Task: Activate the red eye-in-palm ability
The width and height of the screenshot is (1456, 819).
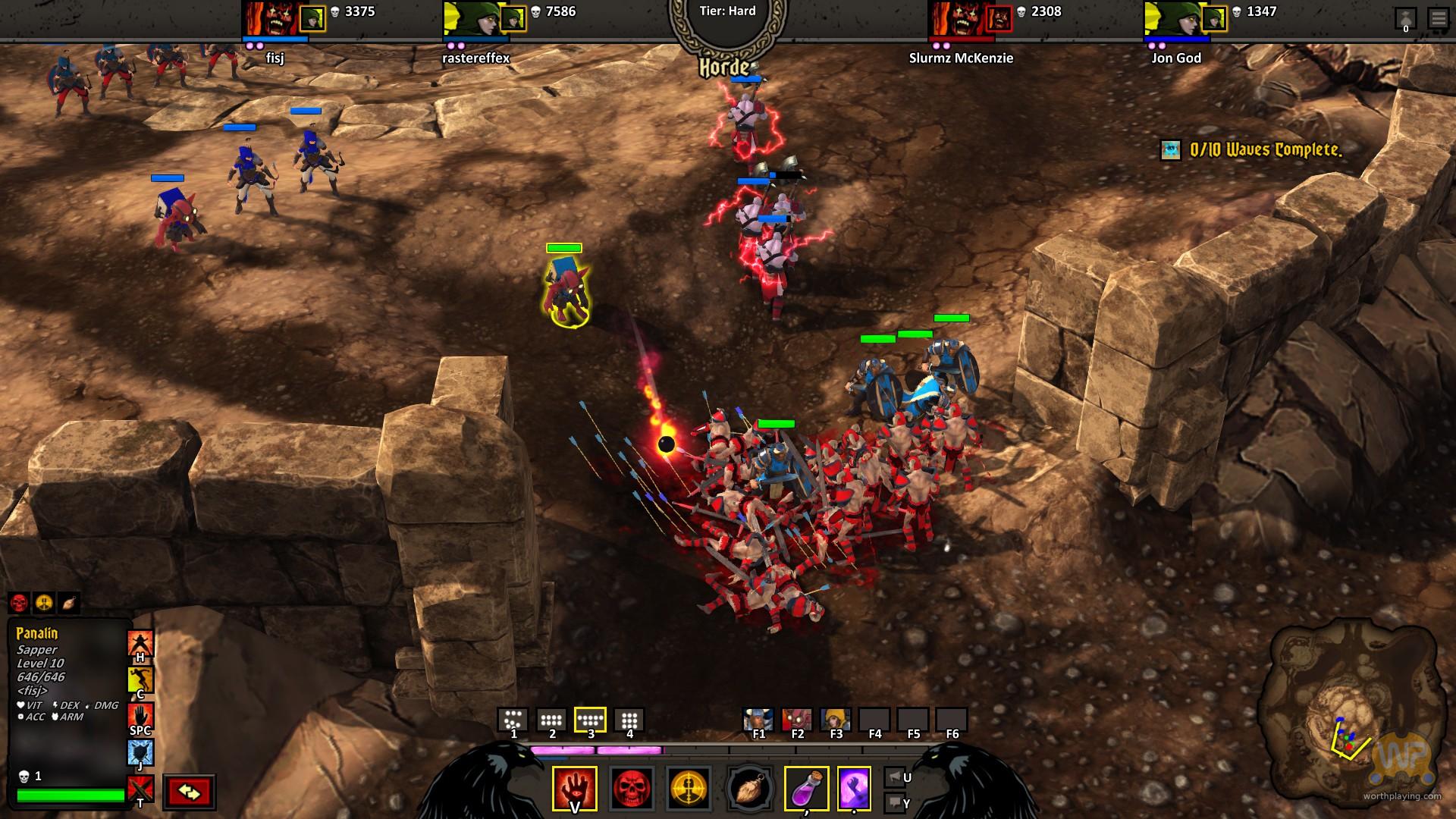Action: tap(574, 789)
